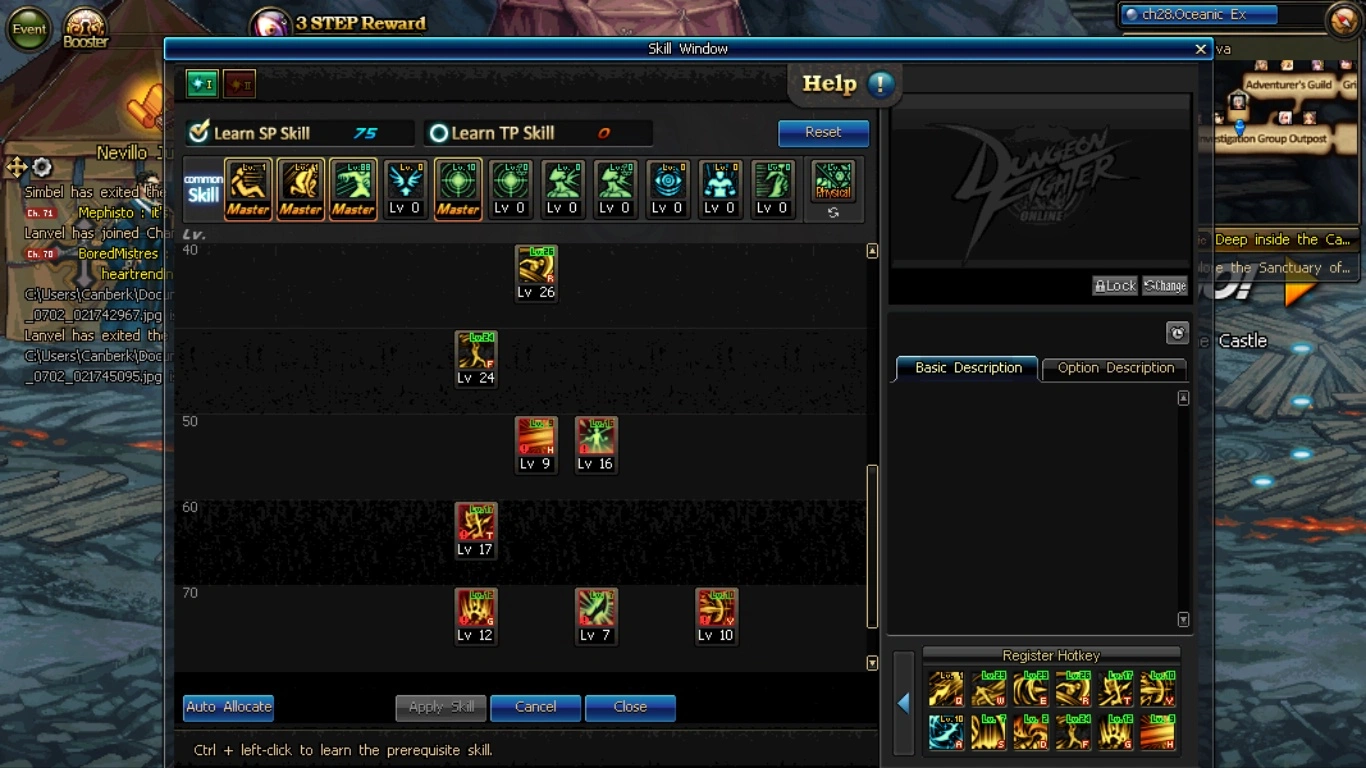Toggle the Physical skill type icon
The image size is (1366, 768).
click(x=833, y=183)
